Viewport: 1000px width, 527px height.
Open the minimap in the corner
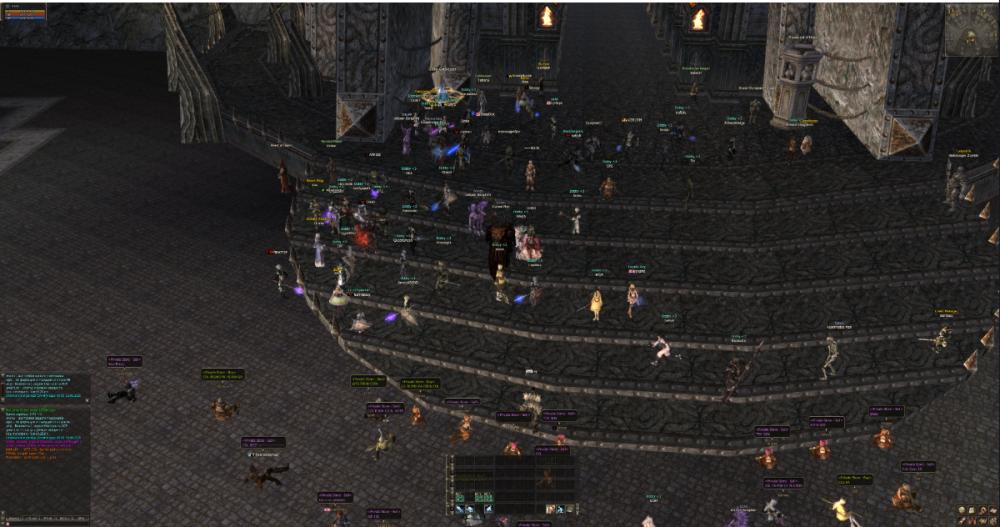tap(970, 30)
